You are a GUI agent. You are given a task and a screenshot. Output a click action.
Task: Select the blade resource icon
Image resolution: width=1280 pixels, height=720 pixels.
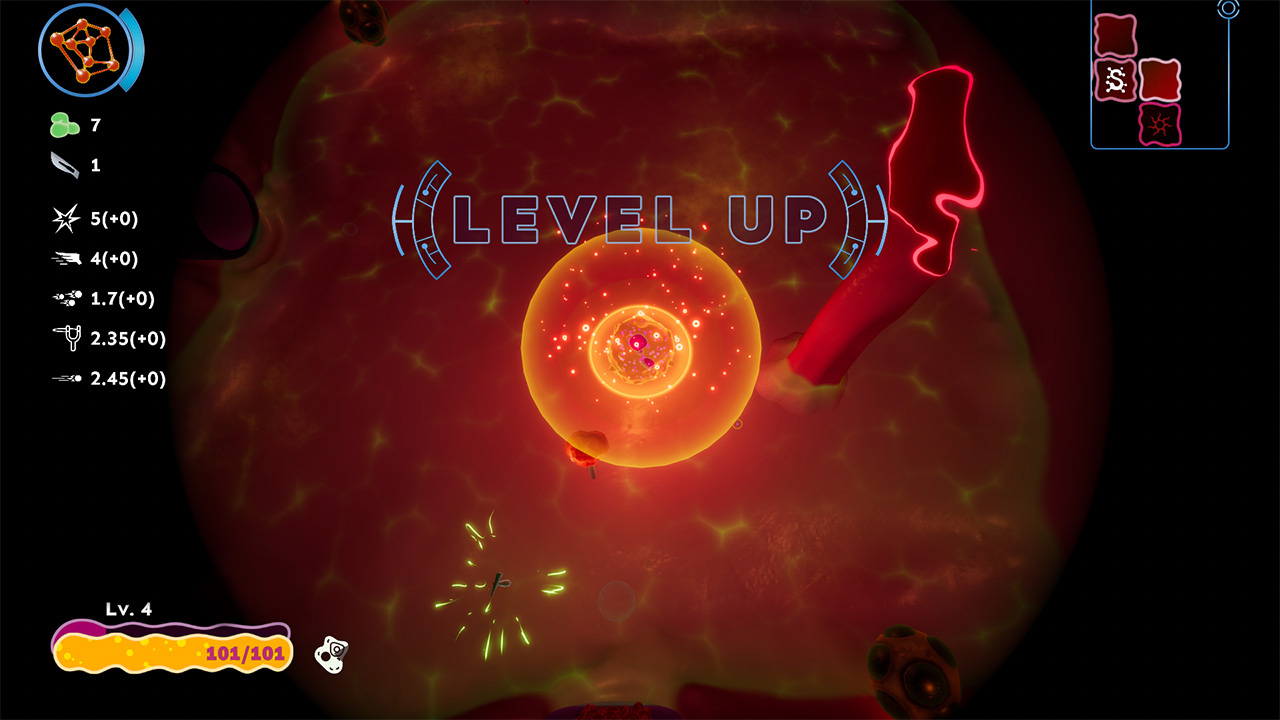(62, 165)
